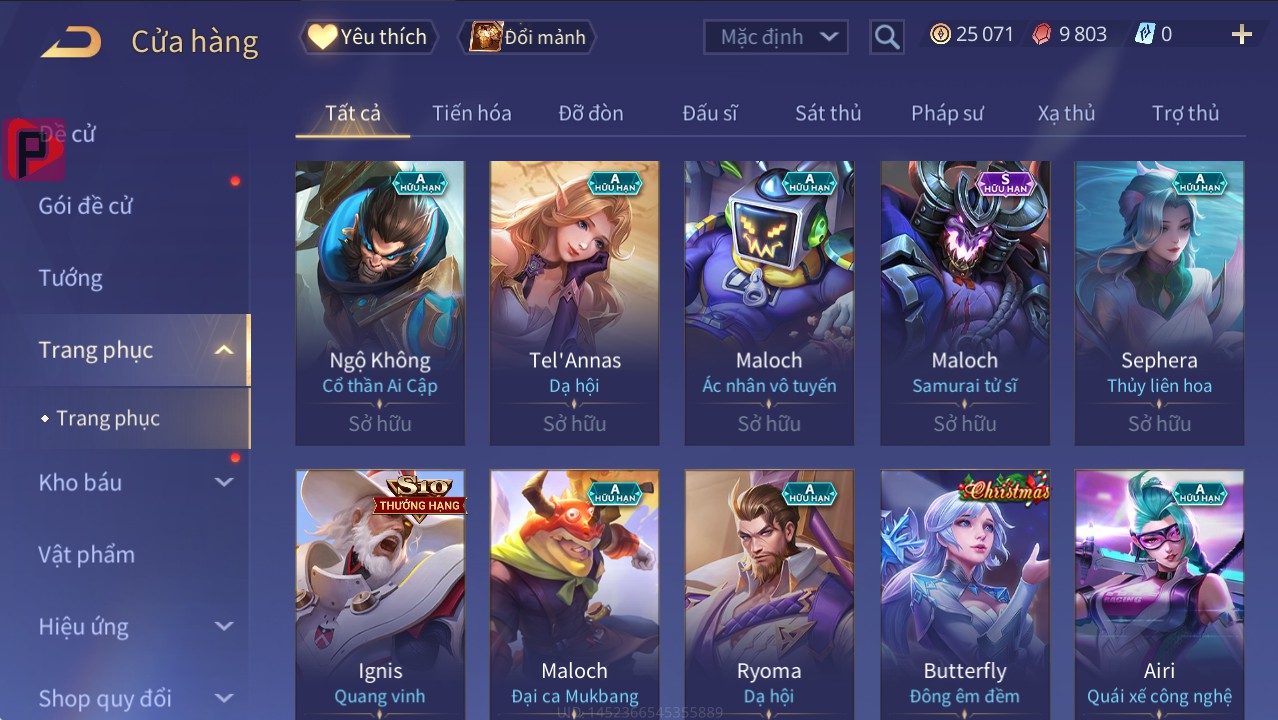Show the Sát thủ skins tab
This screenshot has height=720, width=1278.
(x=828, y=113)
